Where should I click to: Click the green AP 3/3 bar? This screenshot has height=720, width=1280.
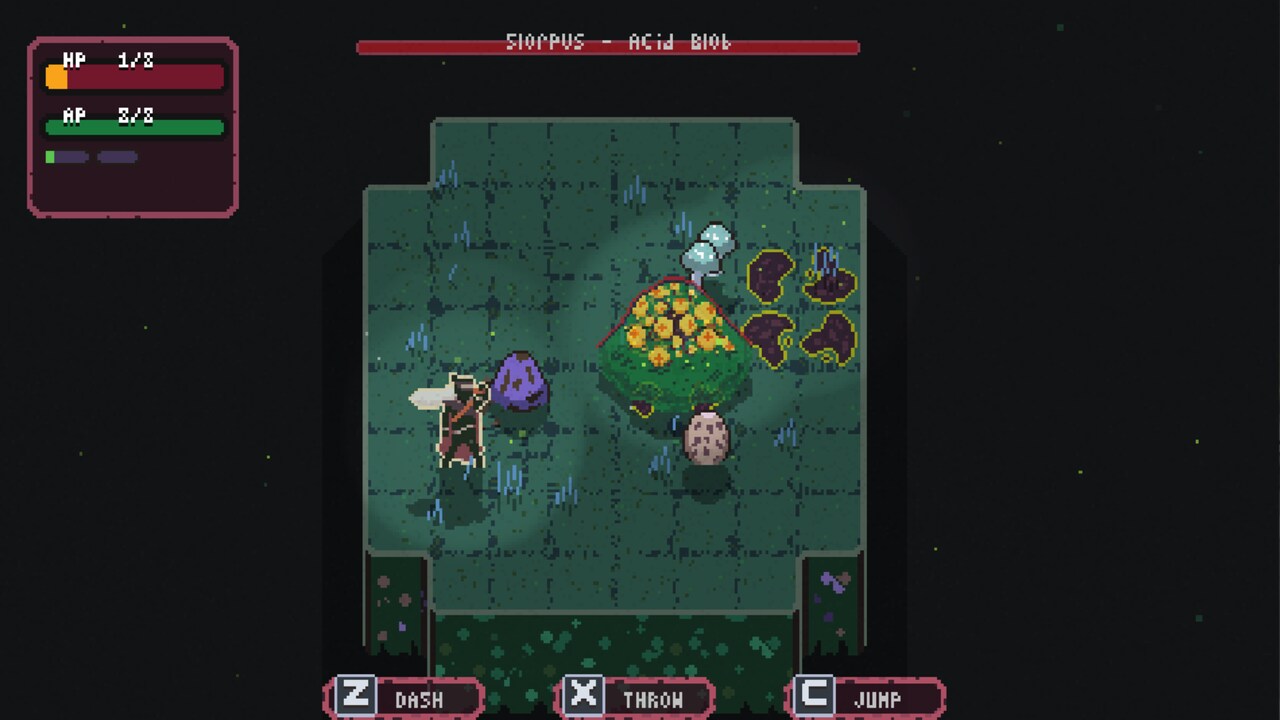[133, 127]
